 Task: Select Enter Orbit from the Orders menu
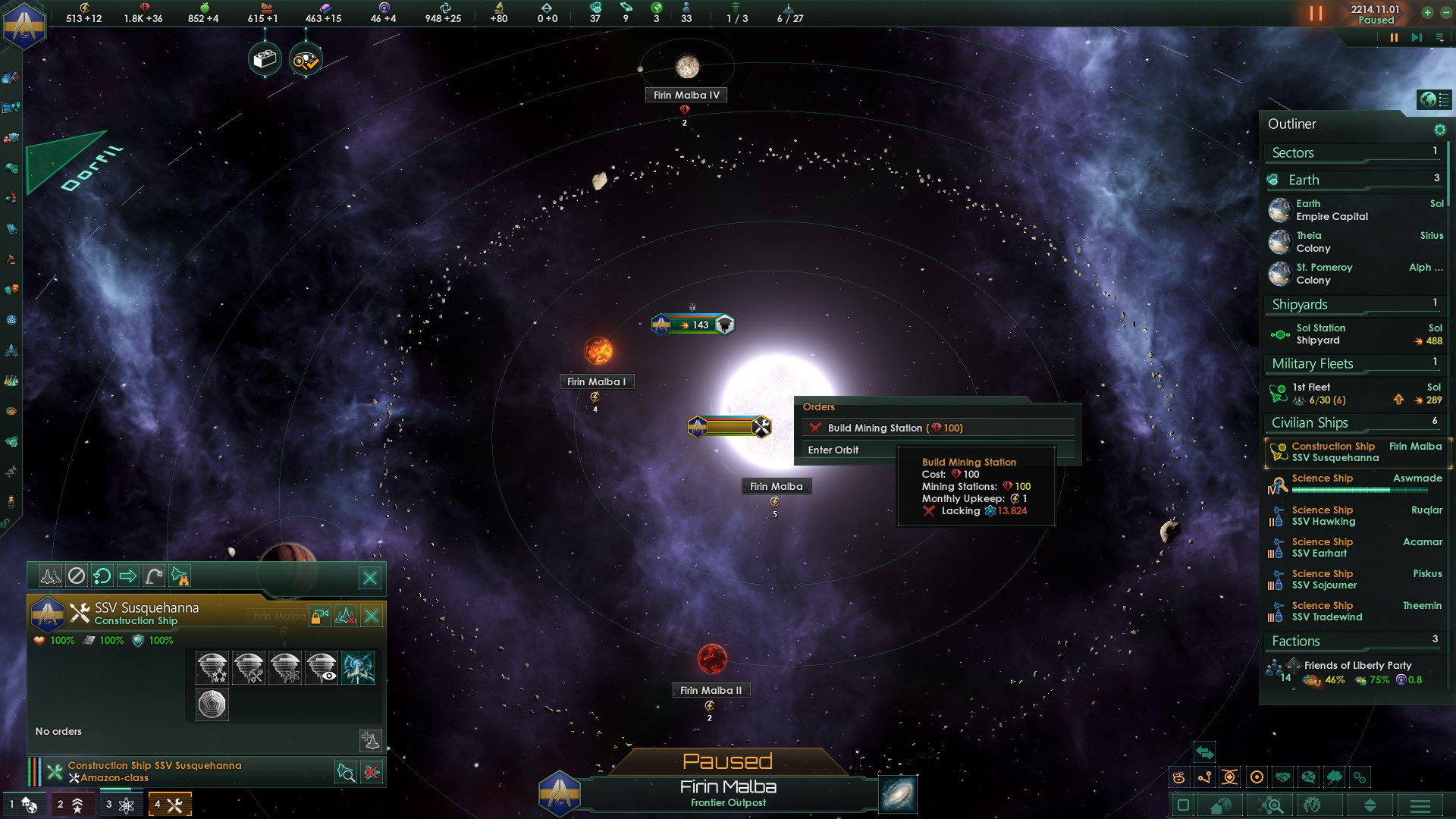point(834,450)
